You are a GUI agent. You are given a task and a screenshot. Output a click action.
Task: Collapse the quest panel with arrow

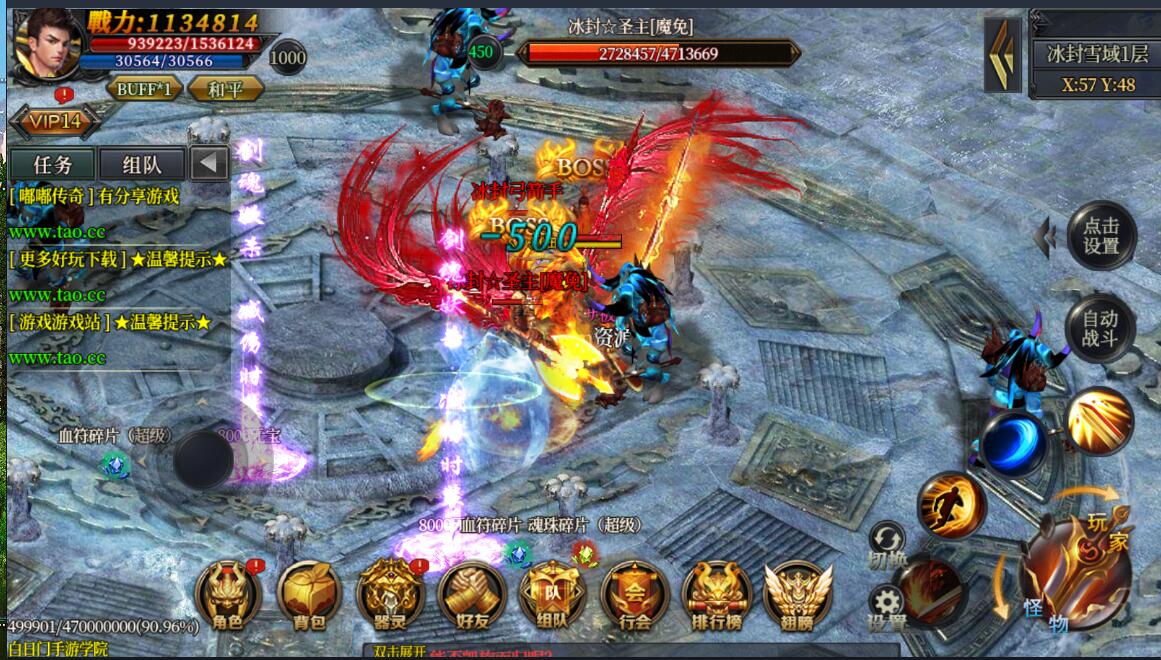[209, 163]
